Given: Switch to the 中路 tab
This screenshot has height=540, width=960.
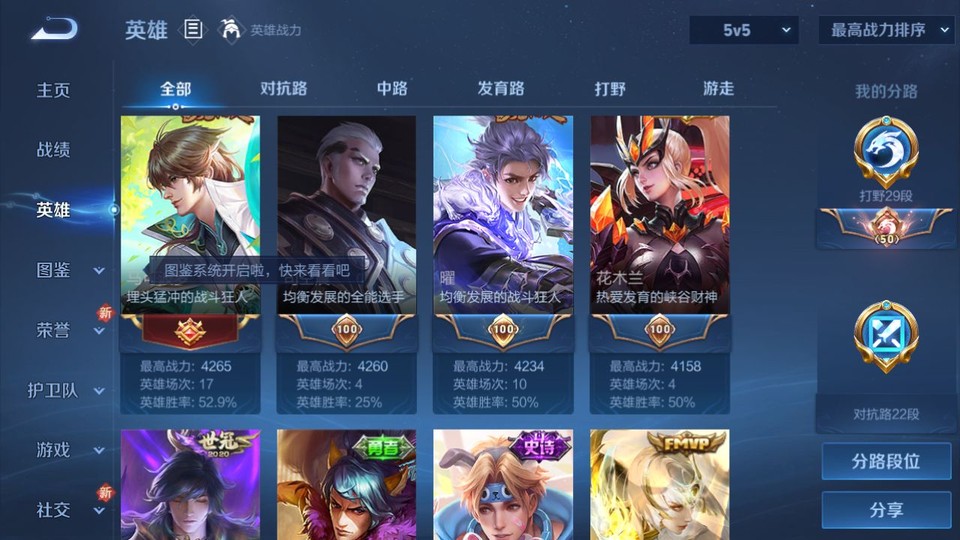Looking at the screenshot, I should click(x=392, y=88).
